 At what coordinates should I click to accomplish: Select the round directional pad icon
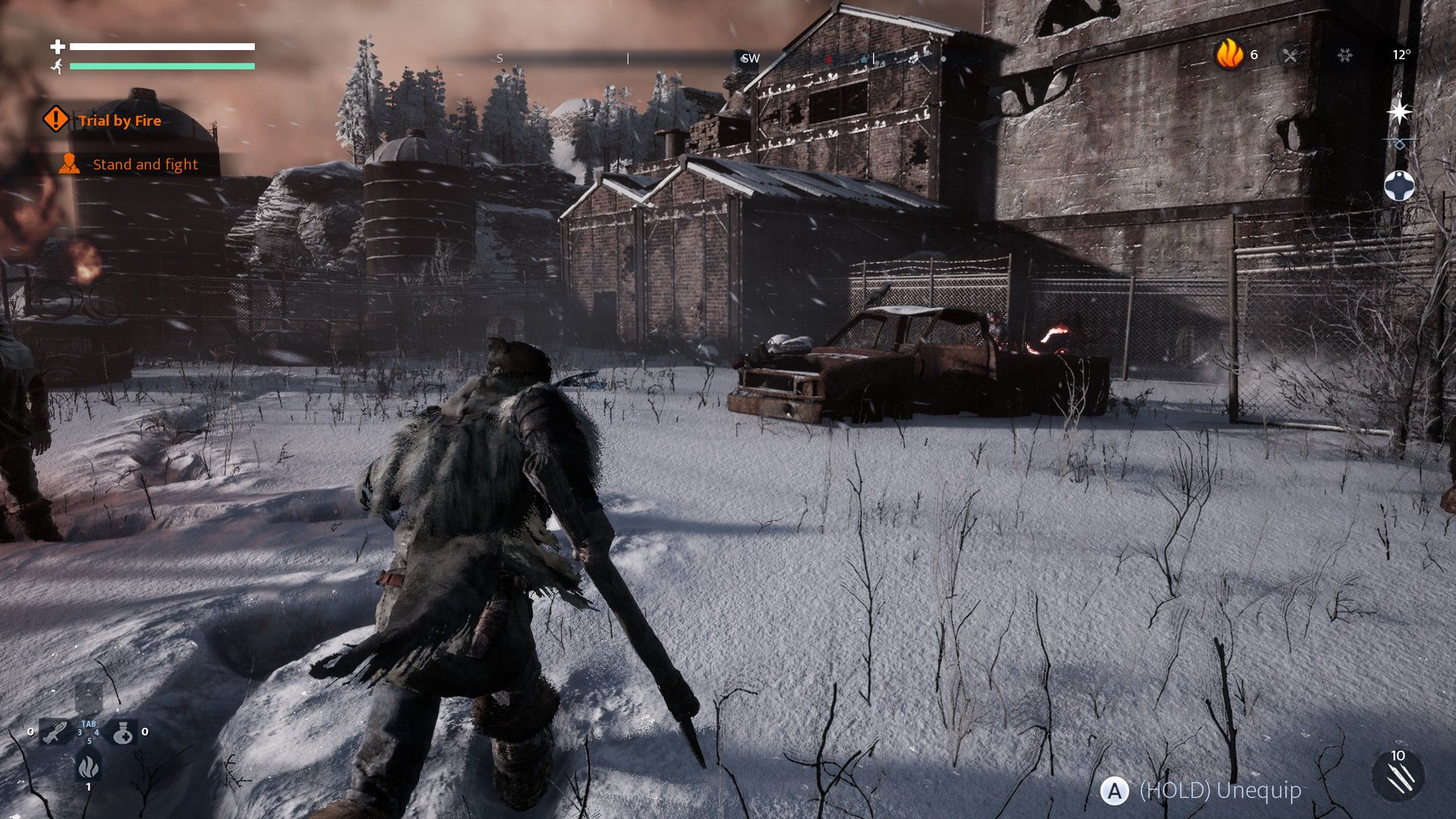tap(1399, 186)
